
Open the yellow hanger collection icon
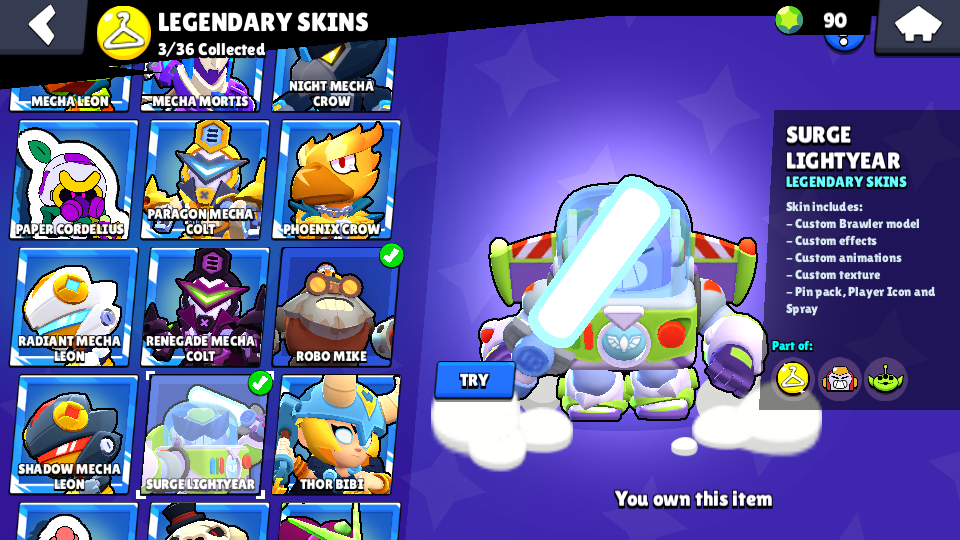(x=793, y=378)
